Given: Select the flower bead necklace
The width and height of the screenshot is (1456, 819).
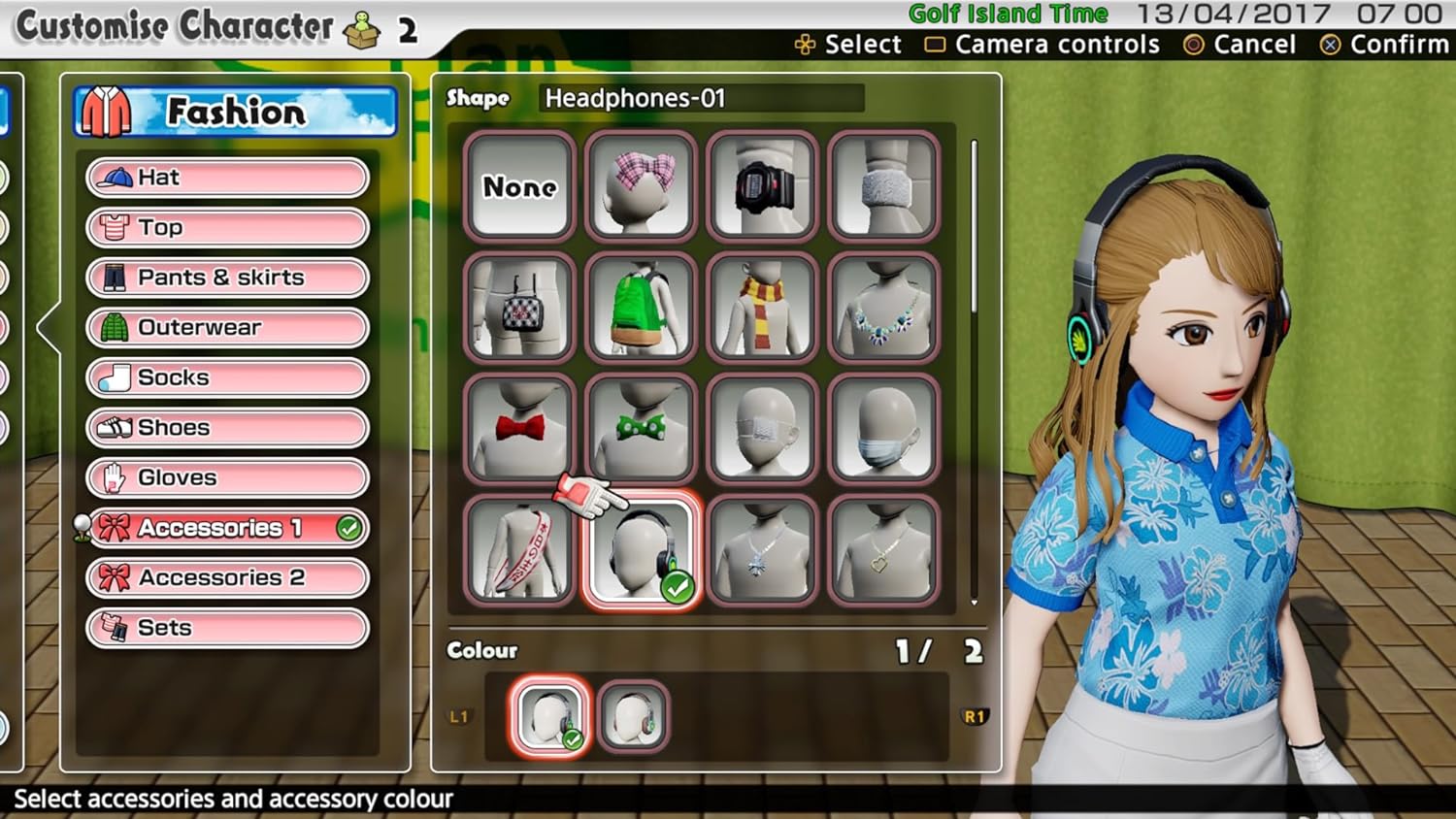Looking at the screenshot, I should tap(883, 308).
